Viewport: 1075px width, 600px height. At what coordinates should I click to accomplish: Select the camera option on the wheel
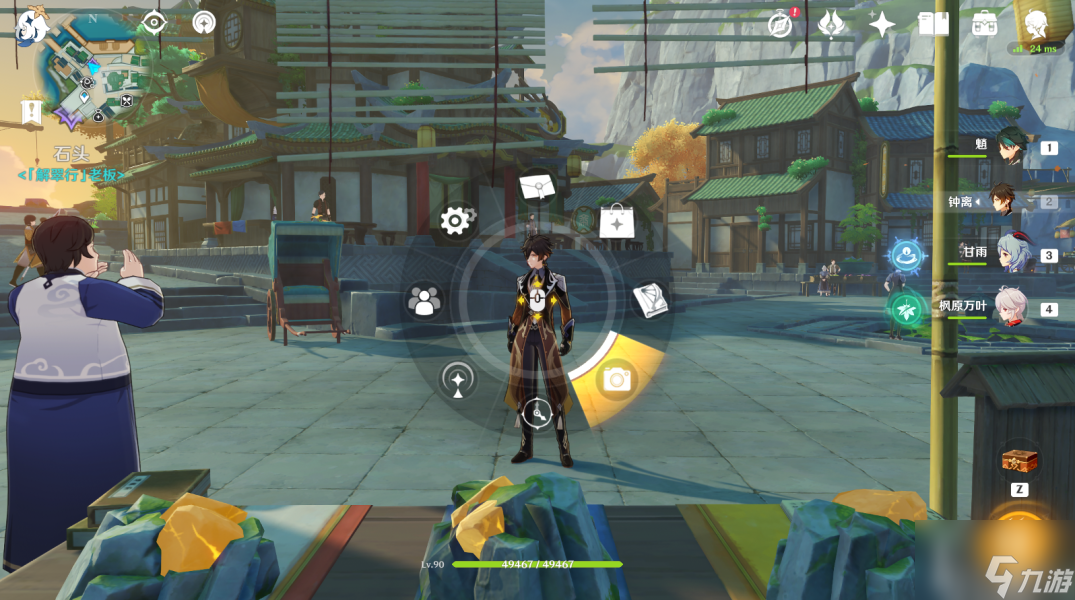(617, 380)
